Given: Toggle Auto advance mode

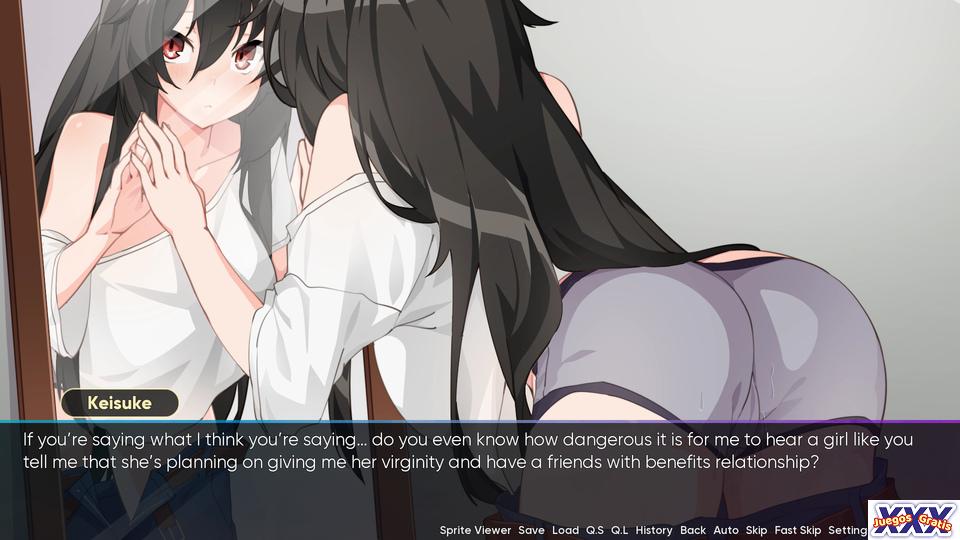Looking at the screenshot, I should click(x=726, y=530).
